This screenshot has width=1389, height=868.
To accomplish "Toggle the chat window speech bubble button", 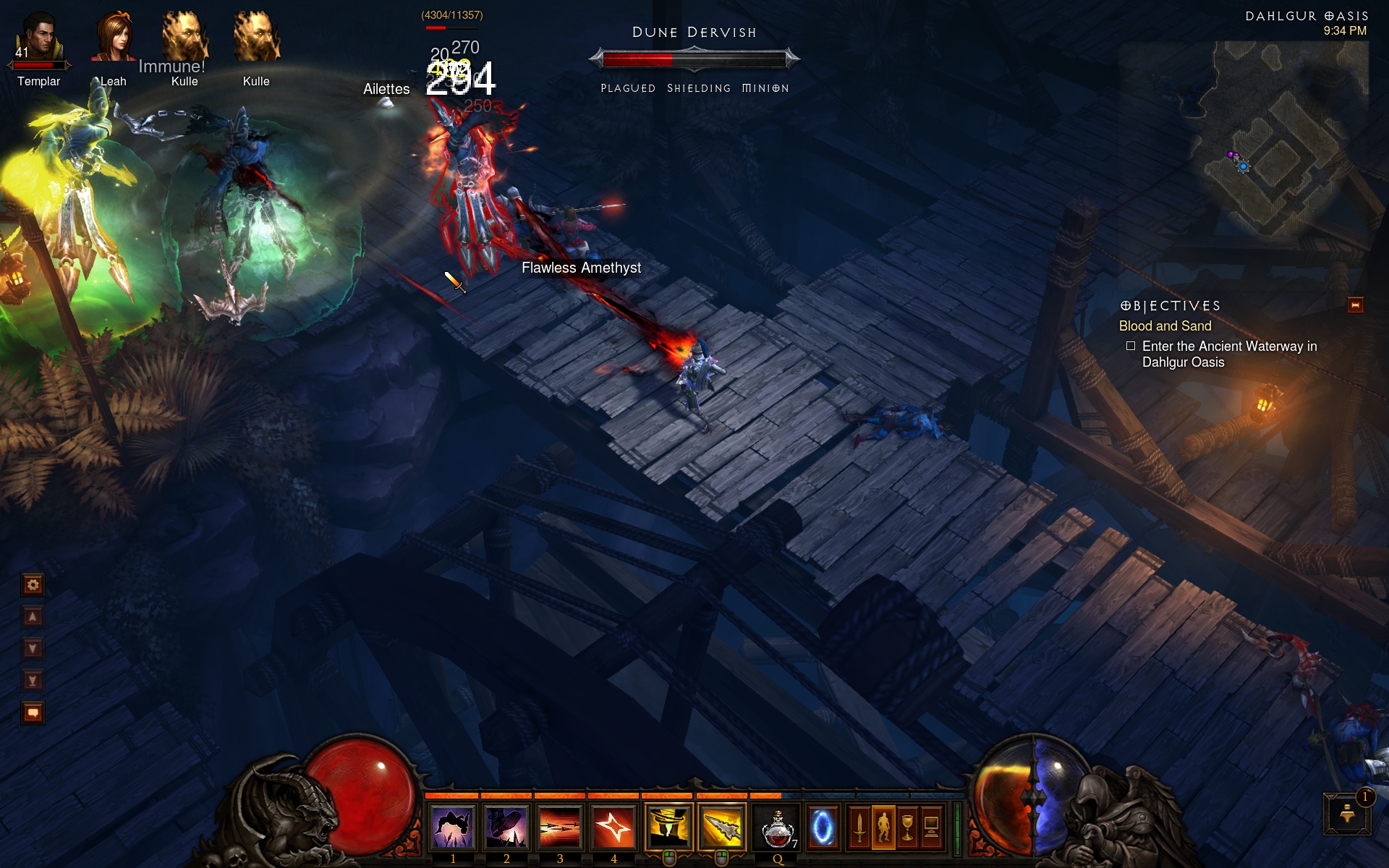I will 33,712.
